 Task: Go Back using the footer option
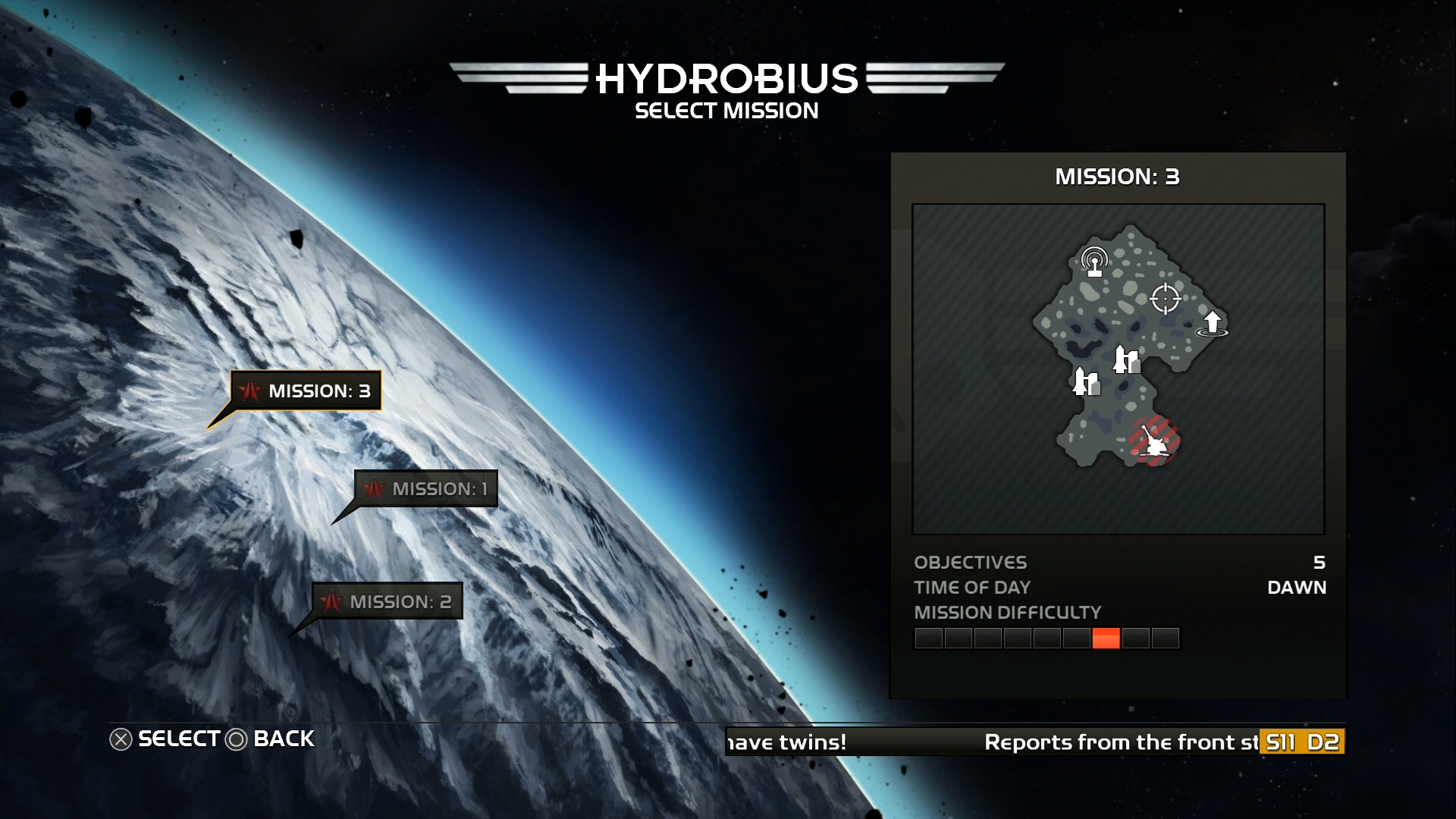(271, 739)
